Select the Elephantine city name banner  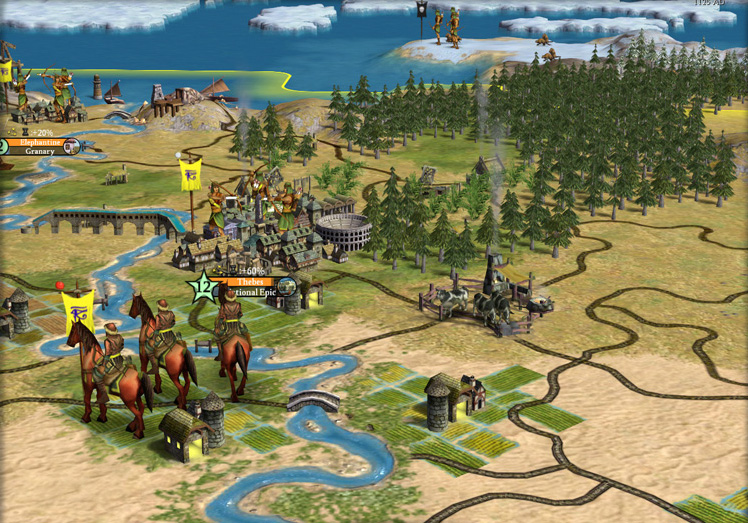click(x=39, y=142)
